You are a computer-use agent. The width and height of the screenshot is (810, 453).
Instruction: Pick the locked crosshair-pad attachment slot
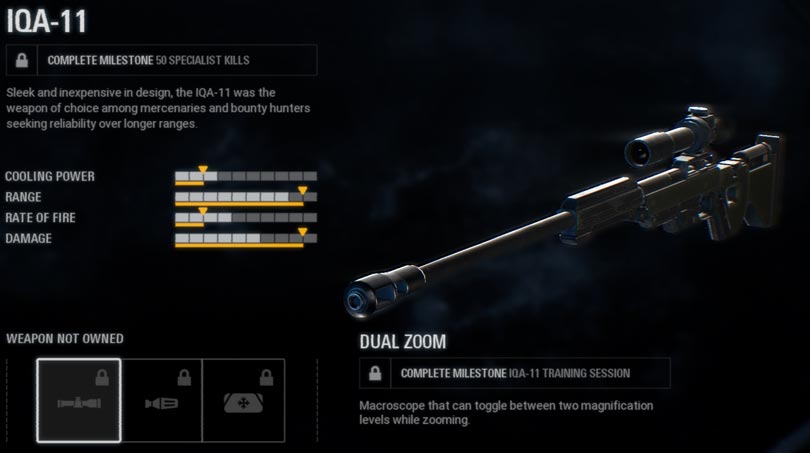(x=243, y=400)
